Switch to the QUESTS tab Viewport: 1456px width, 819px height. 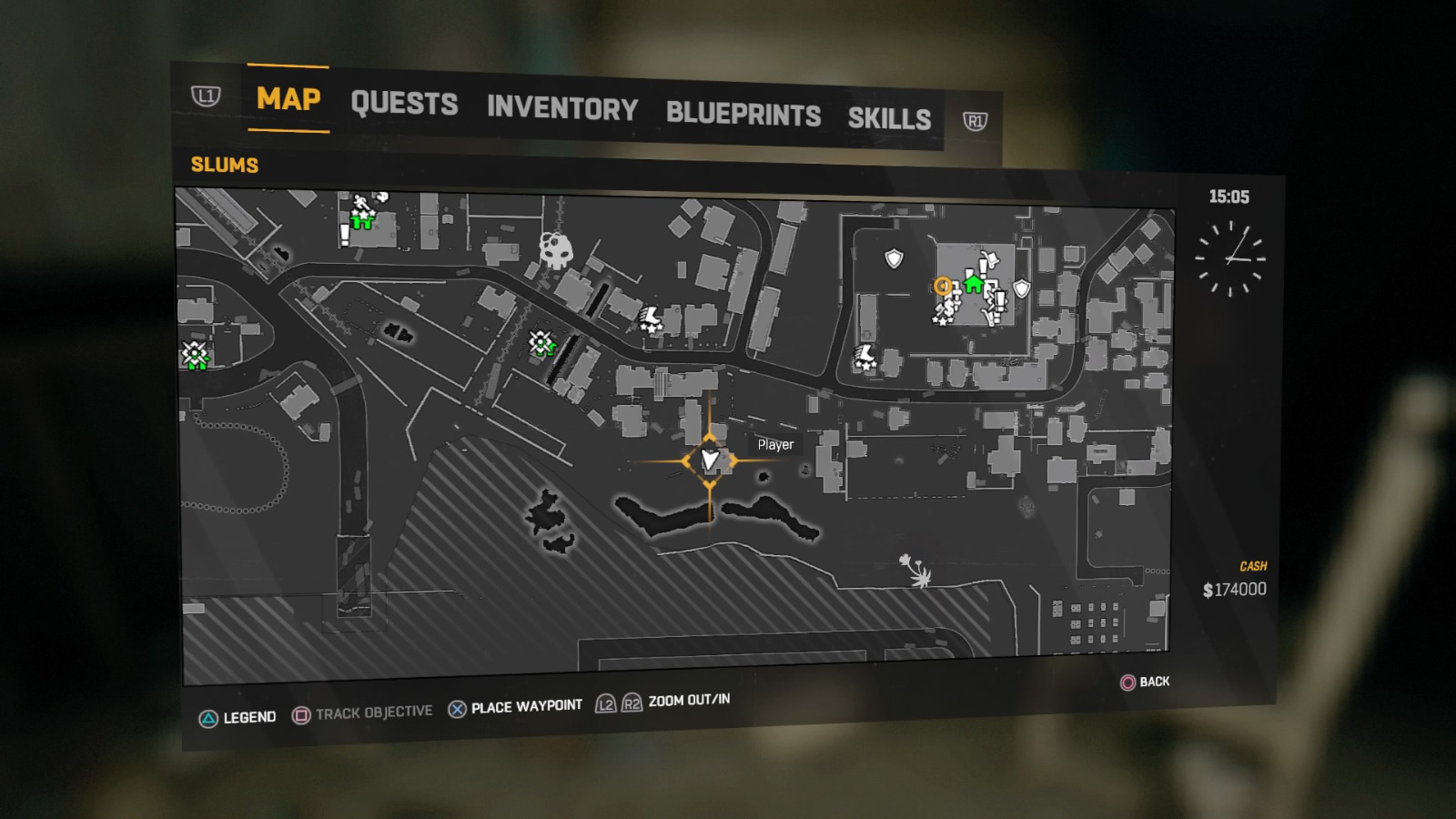(404, 105)
